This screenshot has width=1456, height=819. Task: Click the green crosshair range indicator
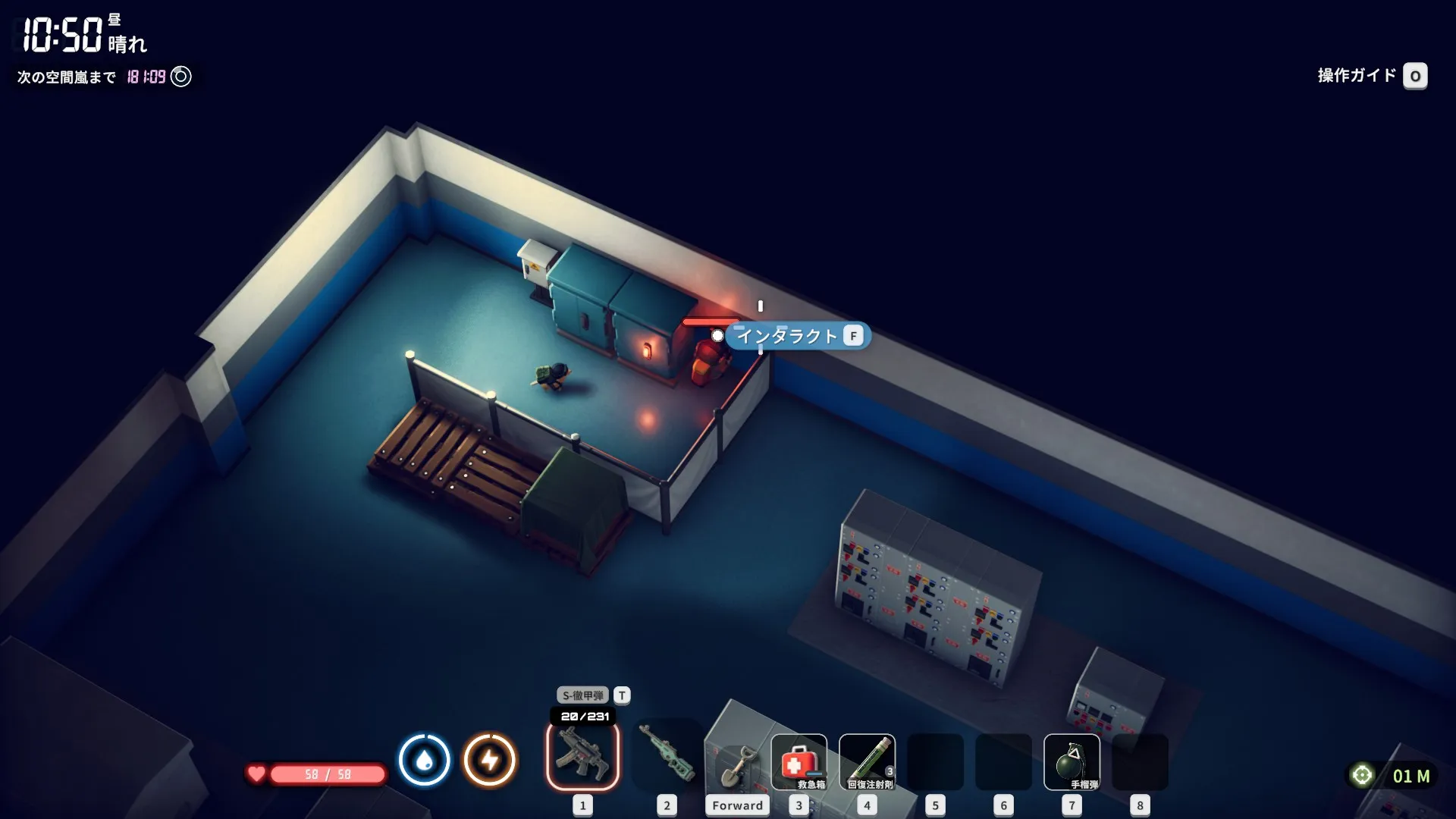[1362, 775]
